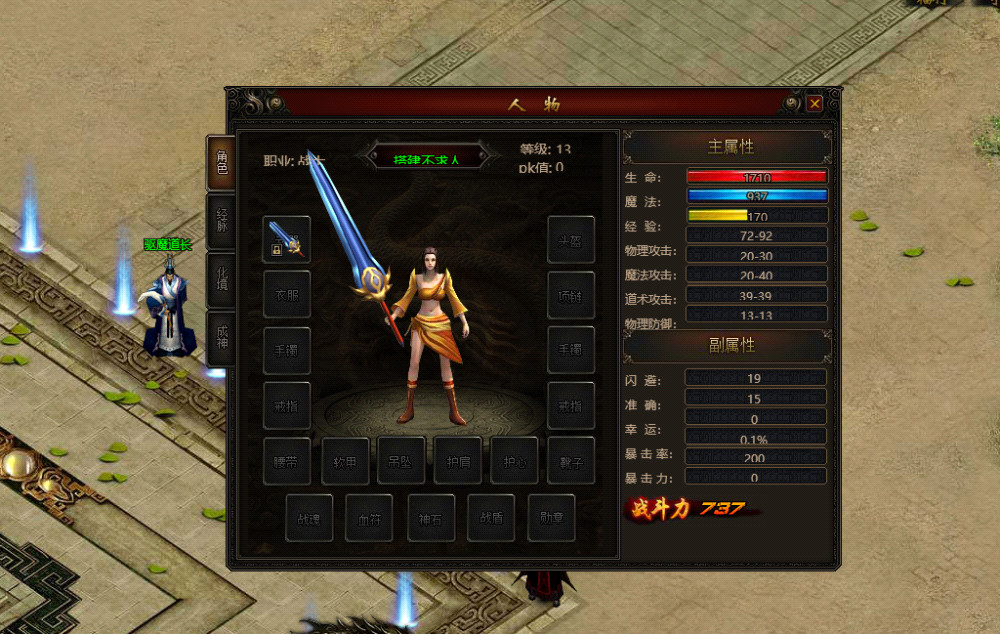Switch to the 角色 tab

(x=221, y=163)
